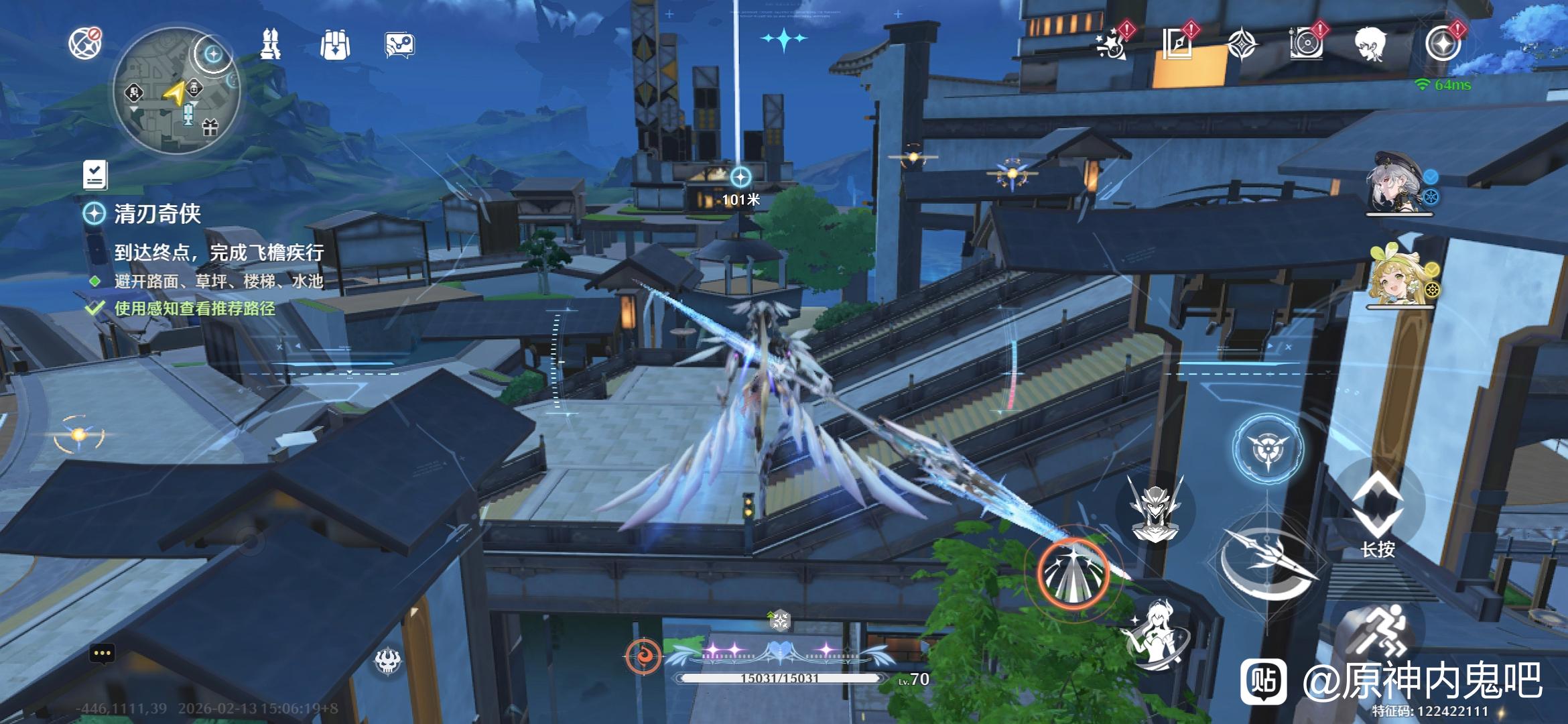Open the chess pieces menu icon

[x=270, y=44]
